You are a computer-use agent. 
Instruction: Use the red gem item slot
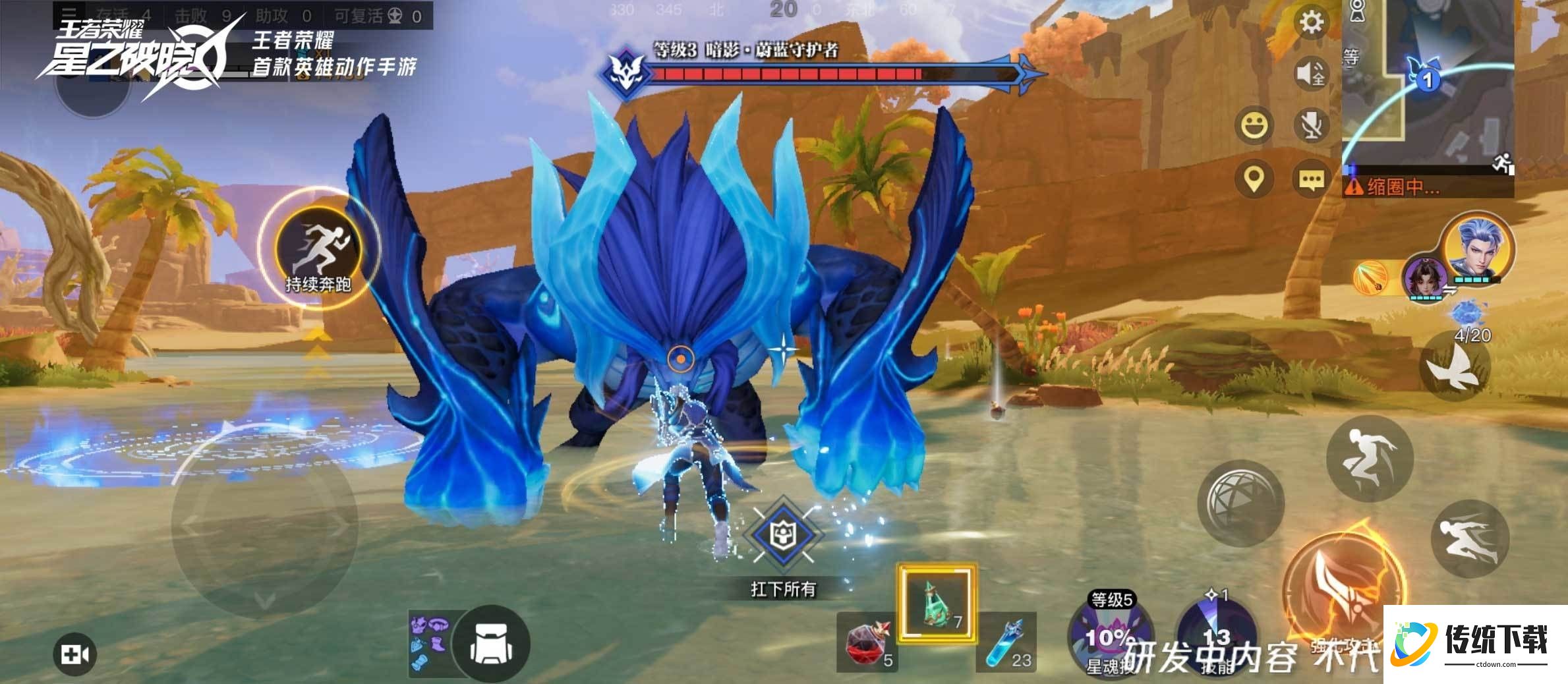tap(868, 643)
